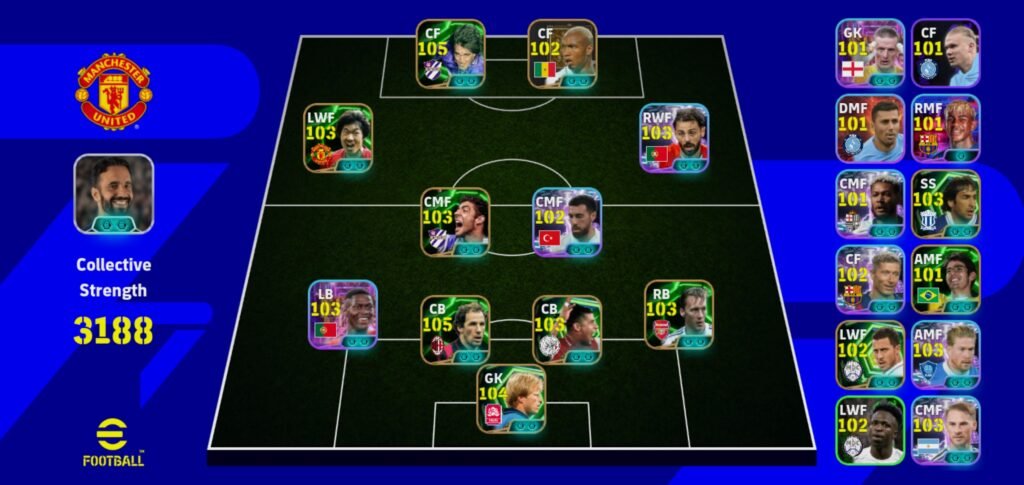Choose the substitute AMF rated 103
1024x485 pixels.
(x=946, y=355)
